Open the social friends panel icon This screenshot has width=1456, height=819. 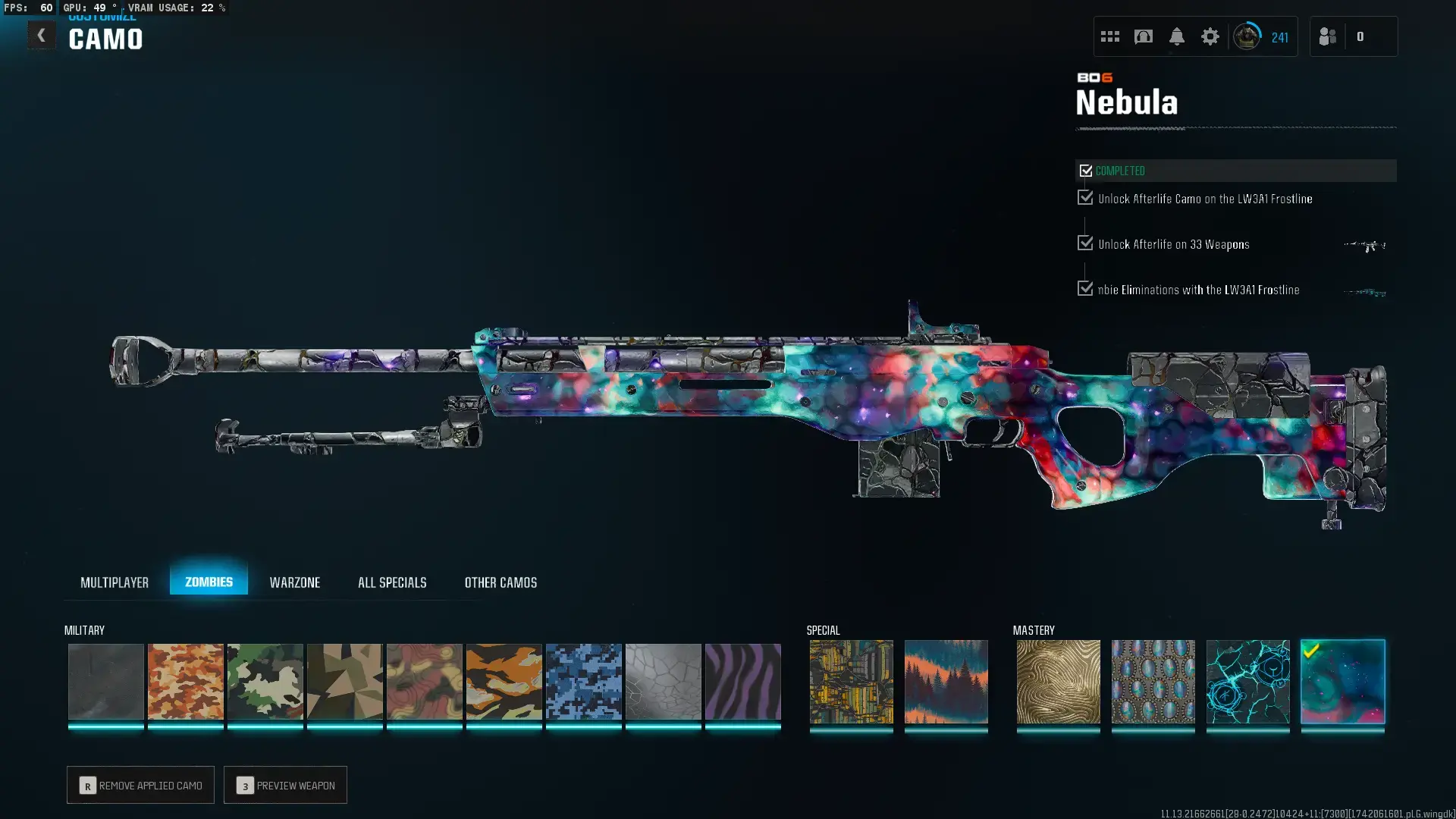[1328, 36]
